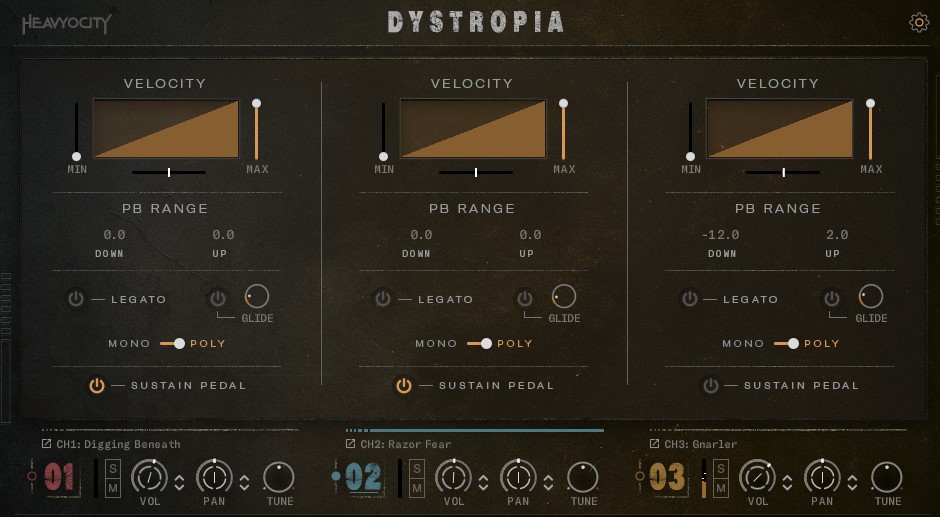Choose channel 03
Image resolution: width=940 pixels, height=517 pixels.
pyautogui.click(x=667, y=477)
